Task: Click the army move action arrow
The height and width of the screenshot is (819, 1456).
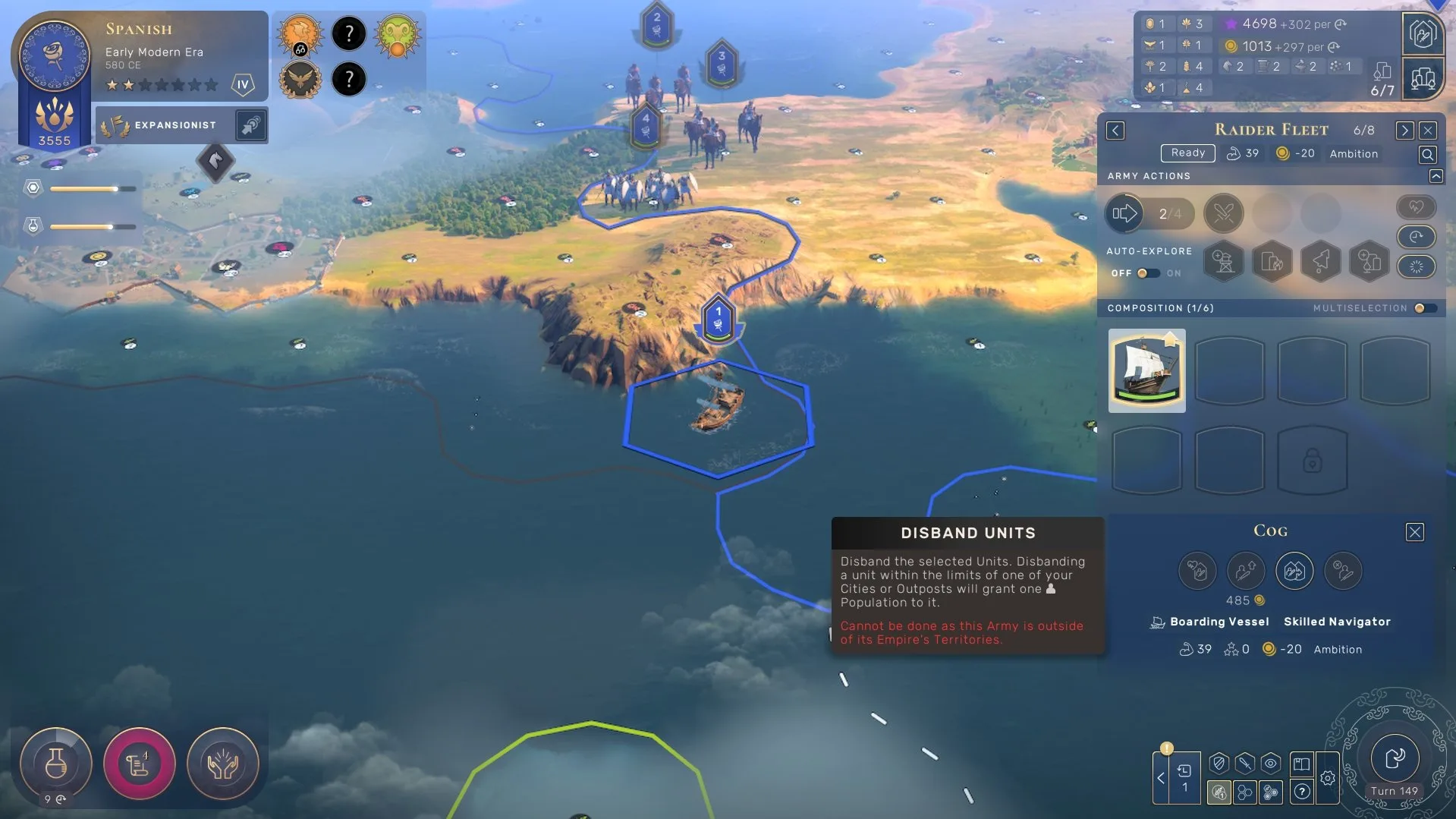Action: click(x=1124, y=214)
